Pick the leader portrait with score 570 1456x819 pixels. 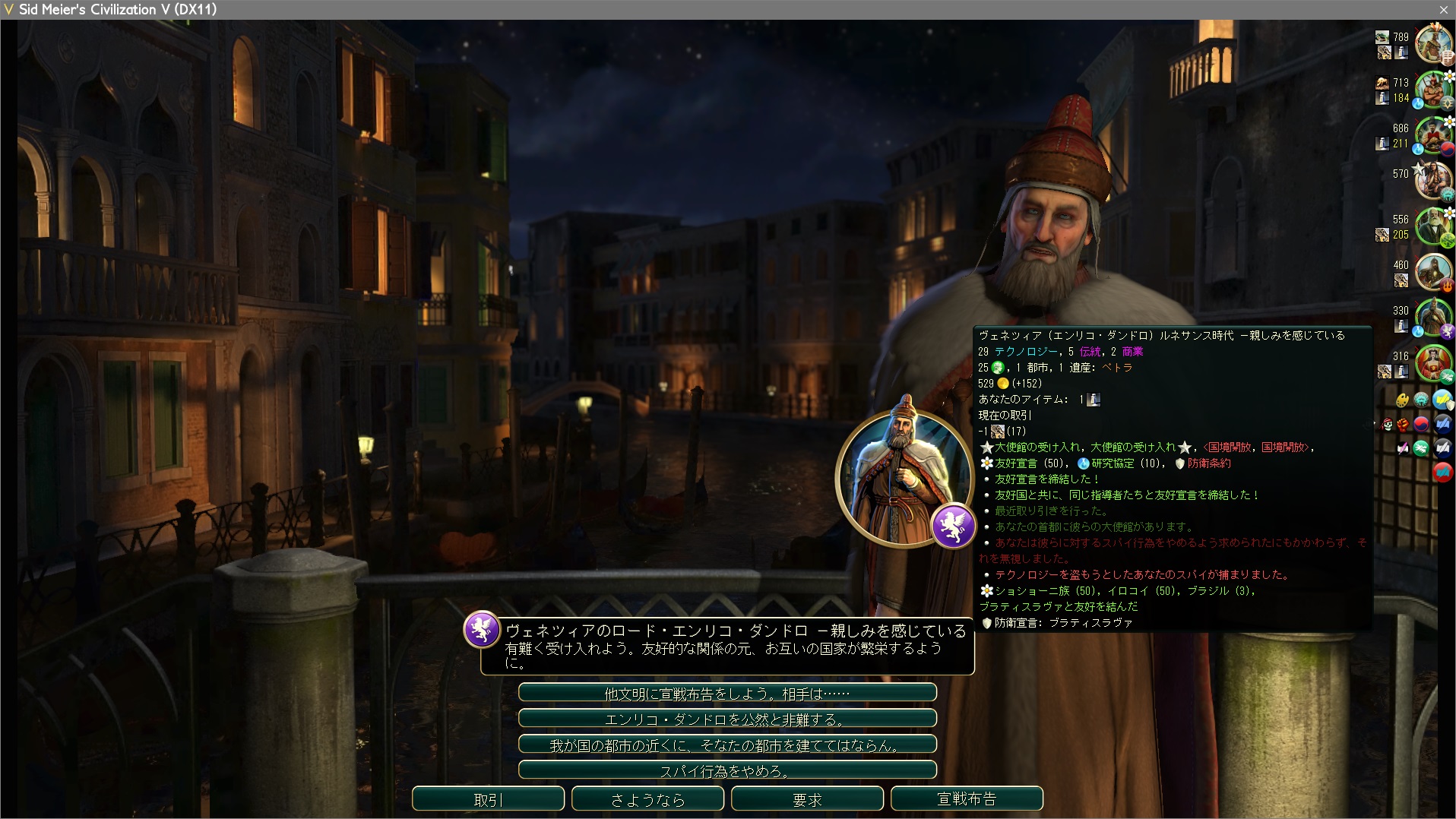pyautogui.click(x=1432, y=181)
